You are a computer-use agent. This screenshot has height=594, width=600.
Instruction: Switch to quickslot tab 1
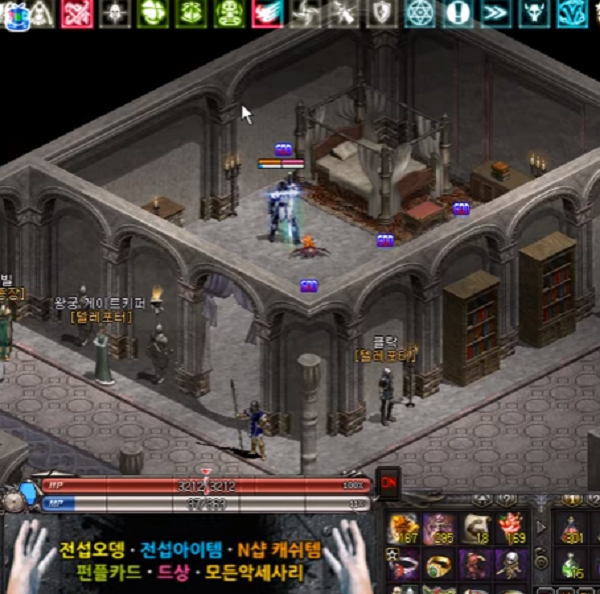pyautogui.click(x=569, y=500)
